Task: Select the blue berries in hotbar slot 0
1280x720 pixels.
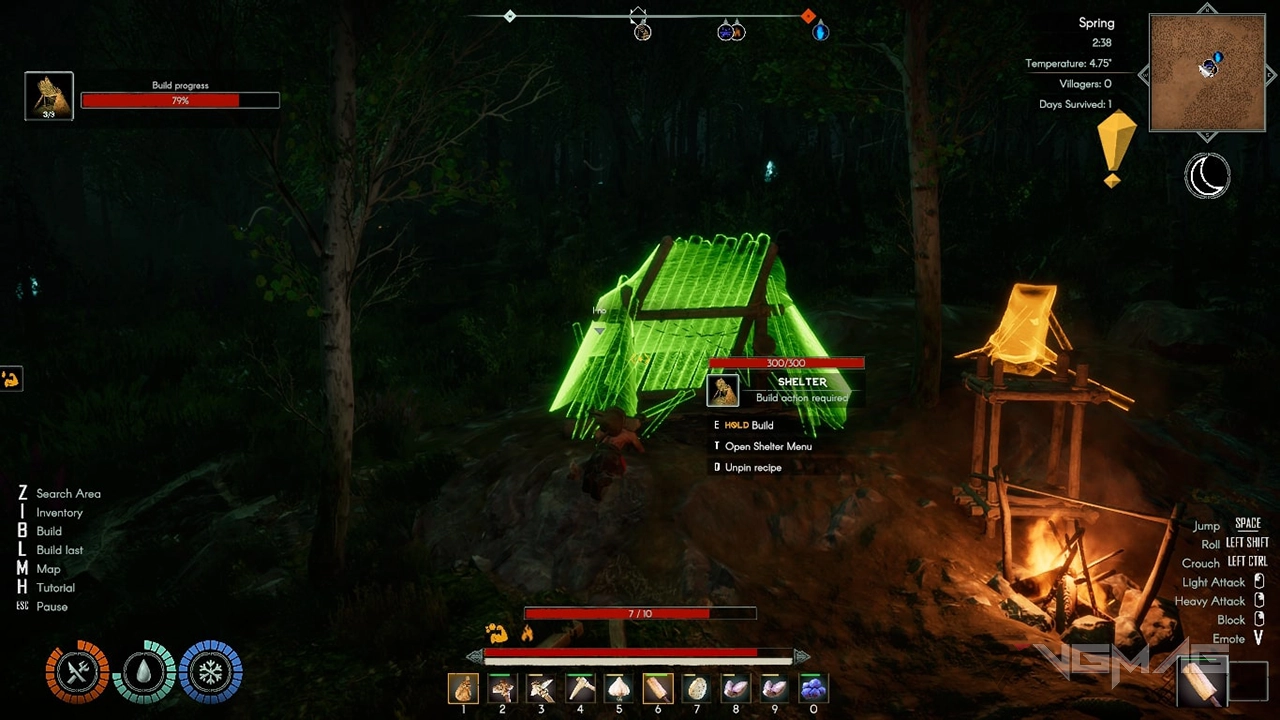Action: pos(814,688)
